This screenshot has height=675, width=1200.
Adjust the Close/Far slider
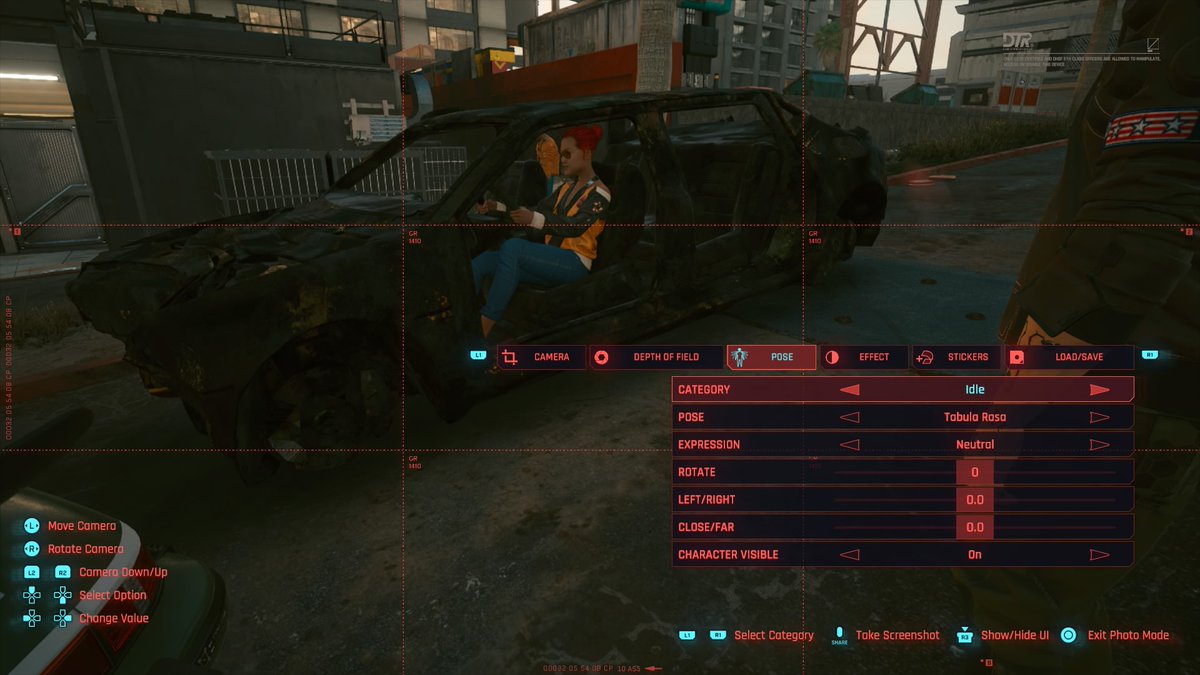tap(974, 527)
